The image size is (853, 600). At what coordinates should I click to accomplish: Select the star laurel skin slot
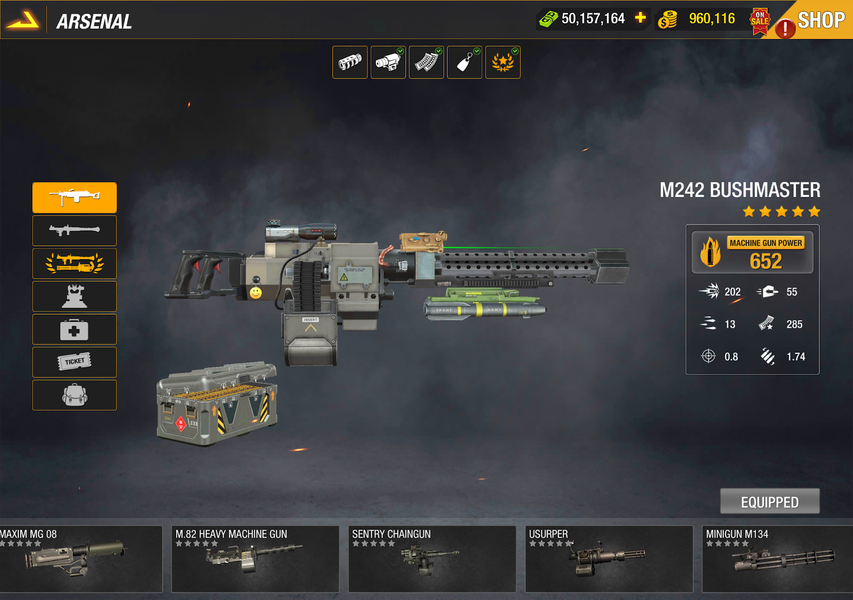[503, 62]
